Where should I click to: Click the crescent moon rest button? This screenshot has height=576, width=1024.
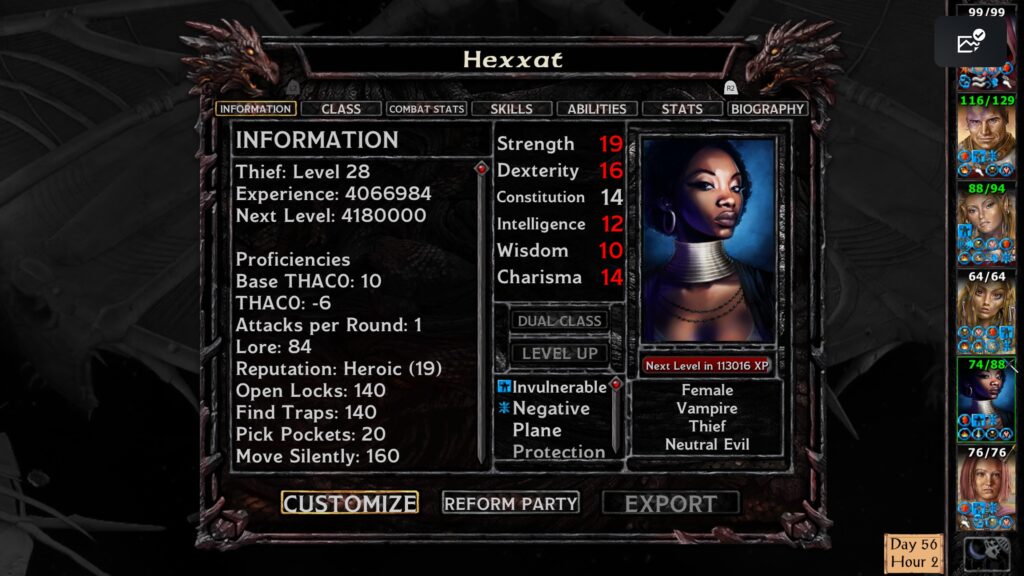pos(981,554)
